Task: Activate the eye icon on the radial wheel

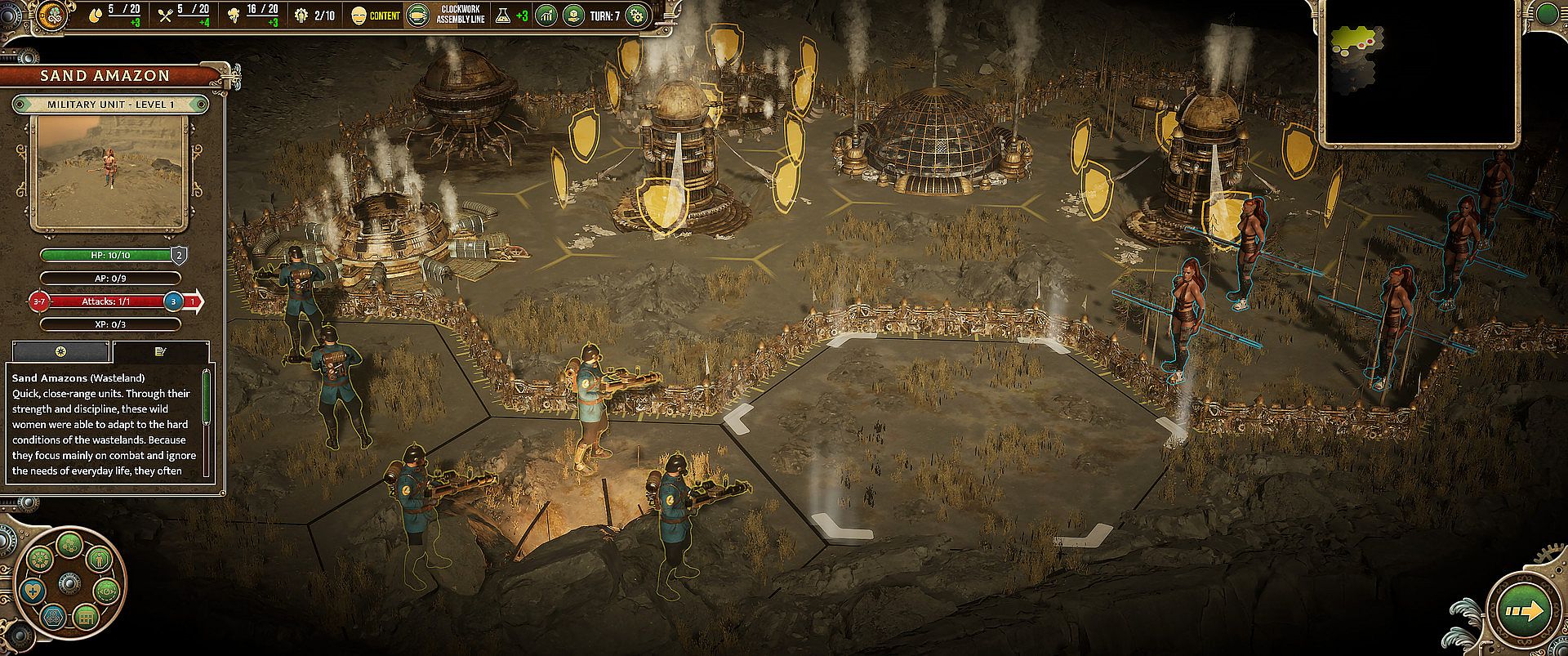Action: 105,590
